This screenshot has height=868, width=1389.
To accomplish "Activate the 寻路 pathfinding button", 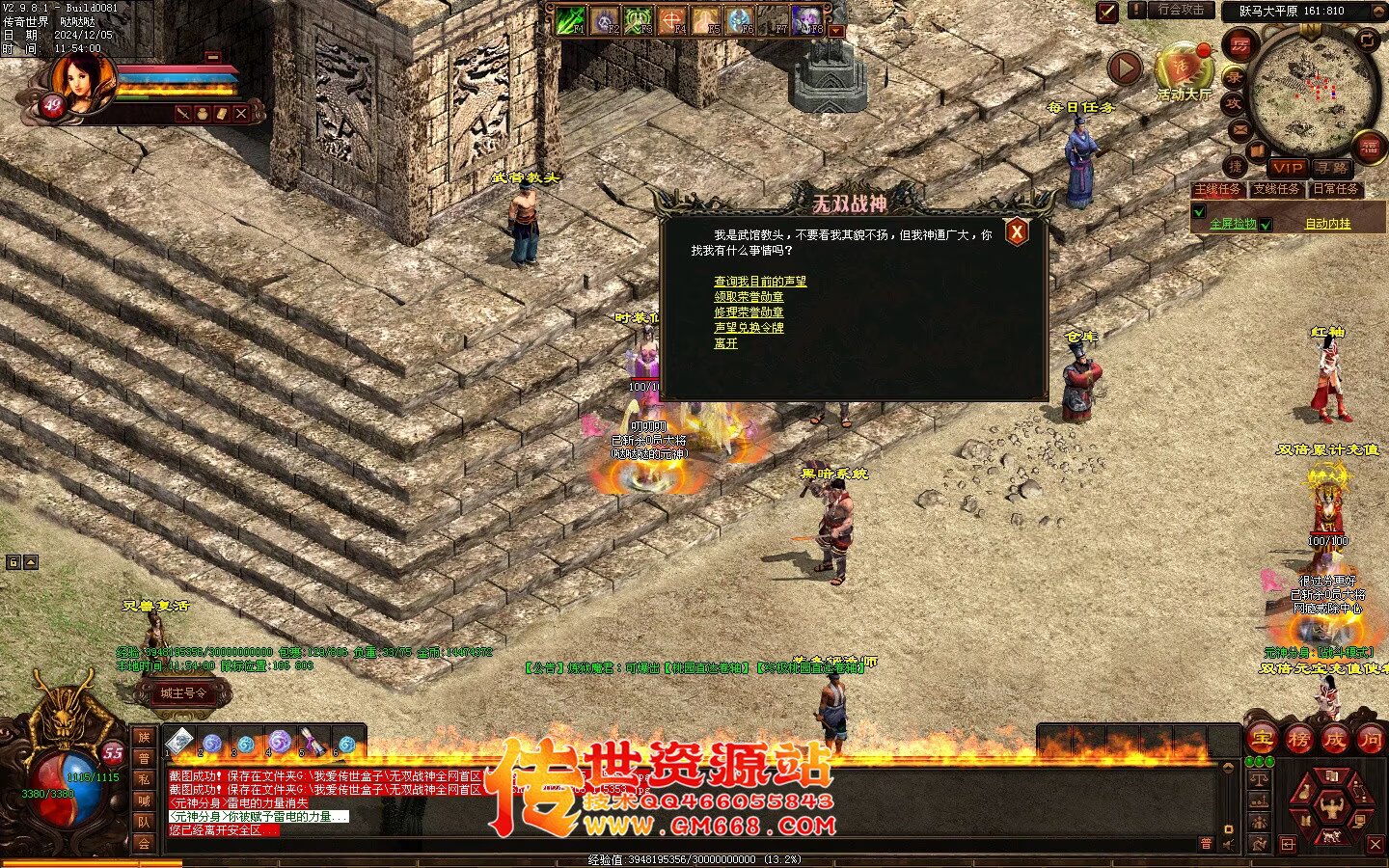I will pos(1331,168).
